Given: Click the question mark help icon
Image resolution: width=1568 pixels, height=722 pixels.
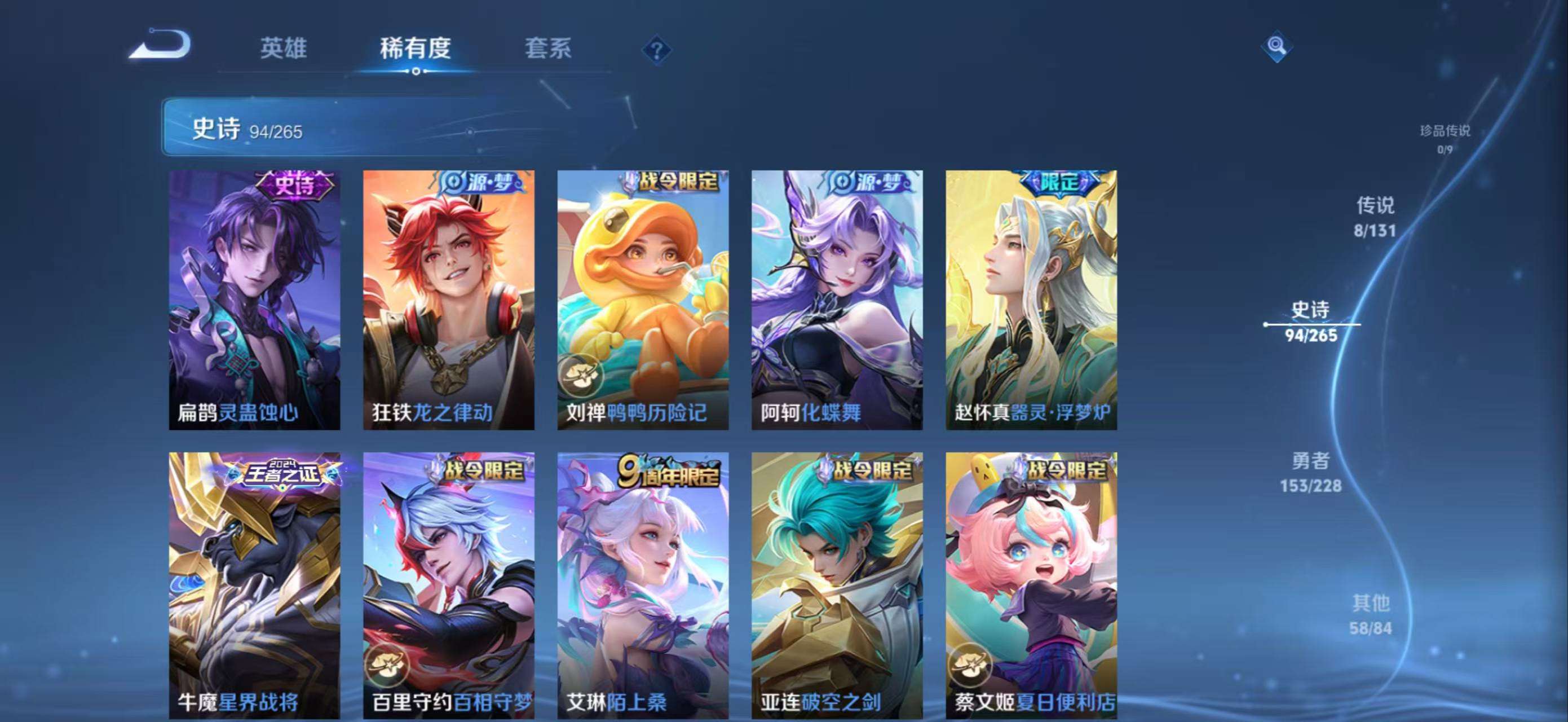Looking at the screenshot, I should pos(656,51).
